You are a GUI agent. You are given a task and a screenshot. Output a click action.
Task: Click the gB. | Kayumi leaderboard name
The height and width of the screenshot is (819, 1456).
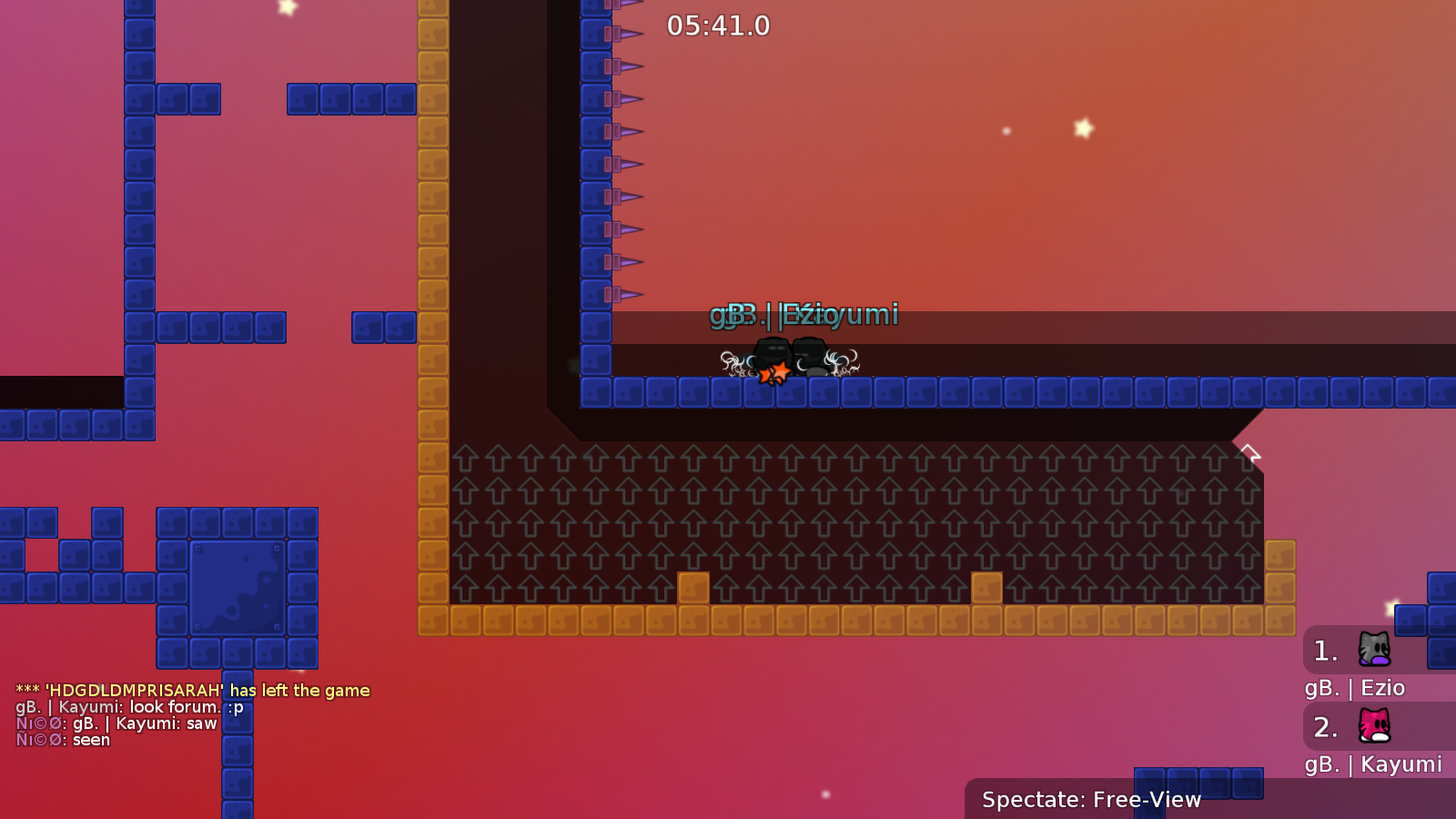coord(1374,765)
